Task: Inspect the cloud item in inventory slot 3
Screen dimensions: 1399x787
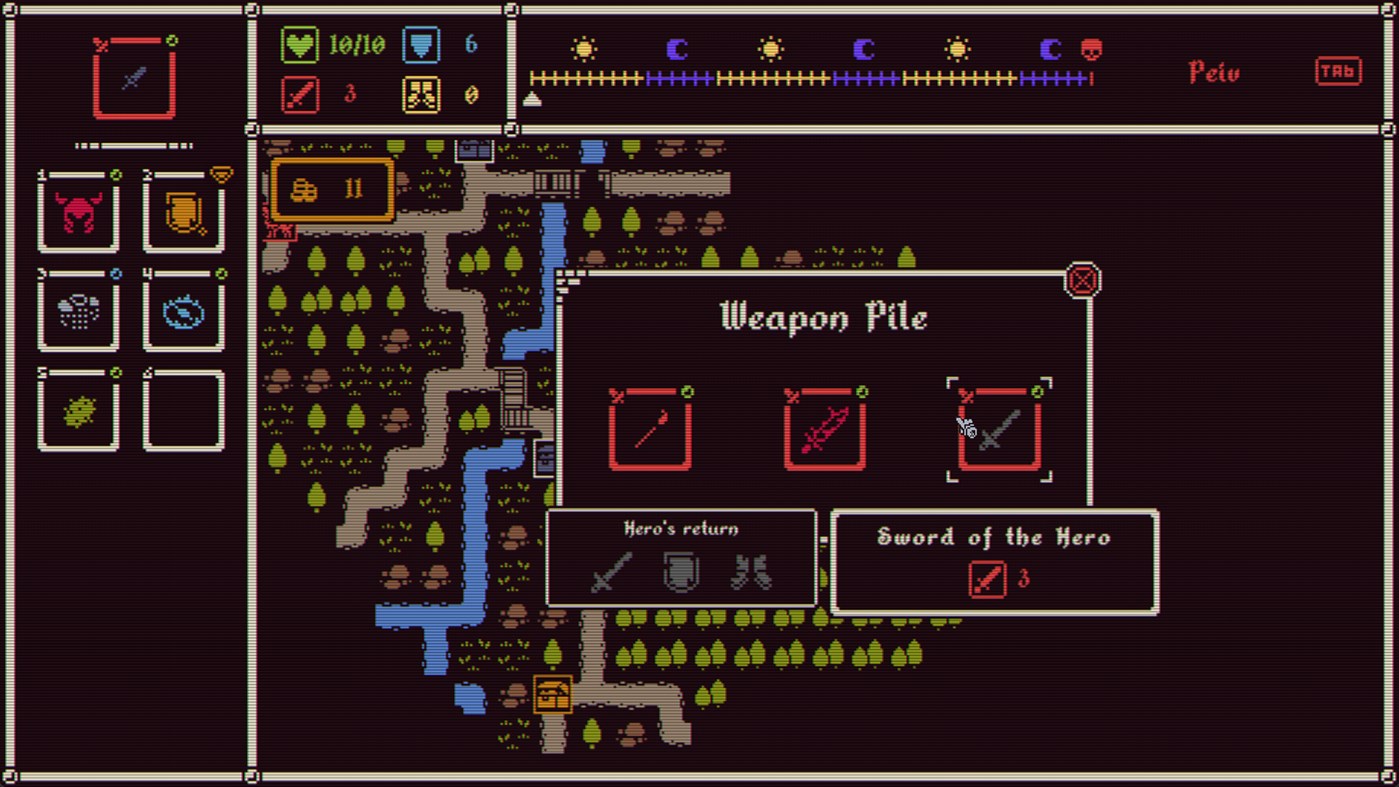Action: click(x=79, y=313)
